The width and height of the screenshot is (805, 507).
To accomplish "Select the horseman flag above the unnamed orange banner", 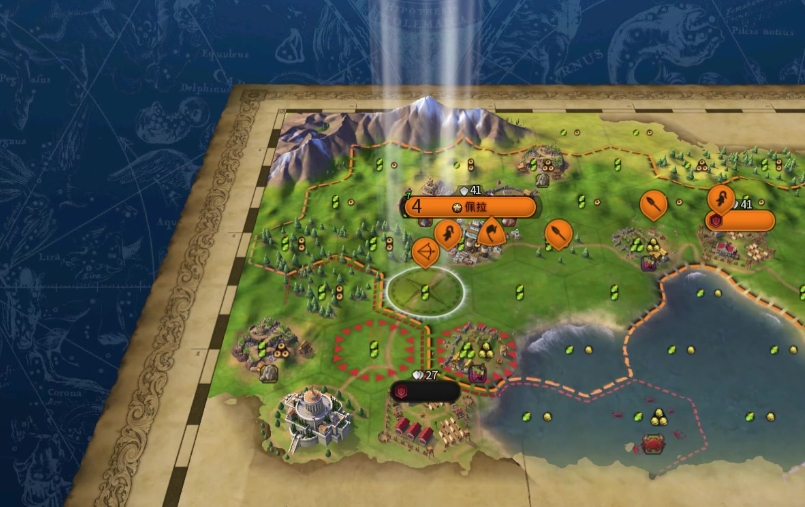I will coord(721,198).
